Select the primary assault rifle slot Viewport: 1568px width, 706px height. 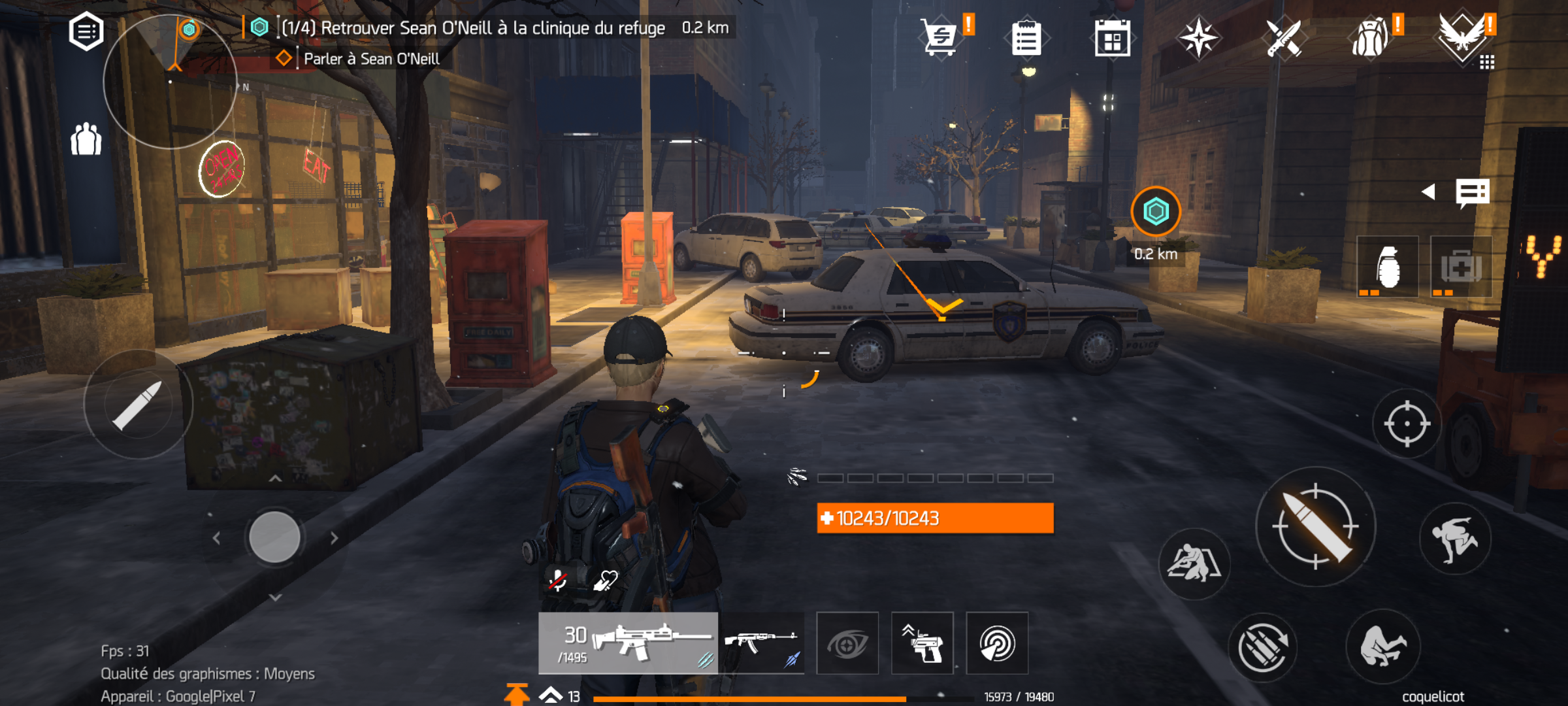tap(628, 643)
